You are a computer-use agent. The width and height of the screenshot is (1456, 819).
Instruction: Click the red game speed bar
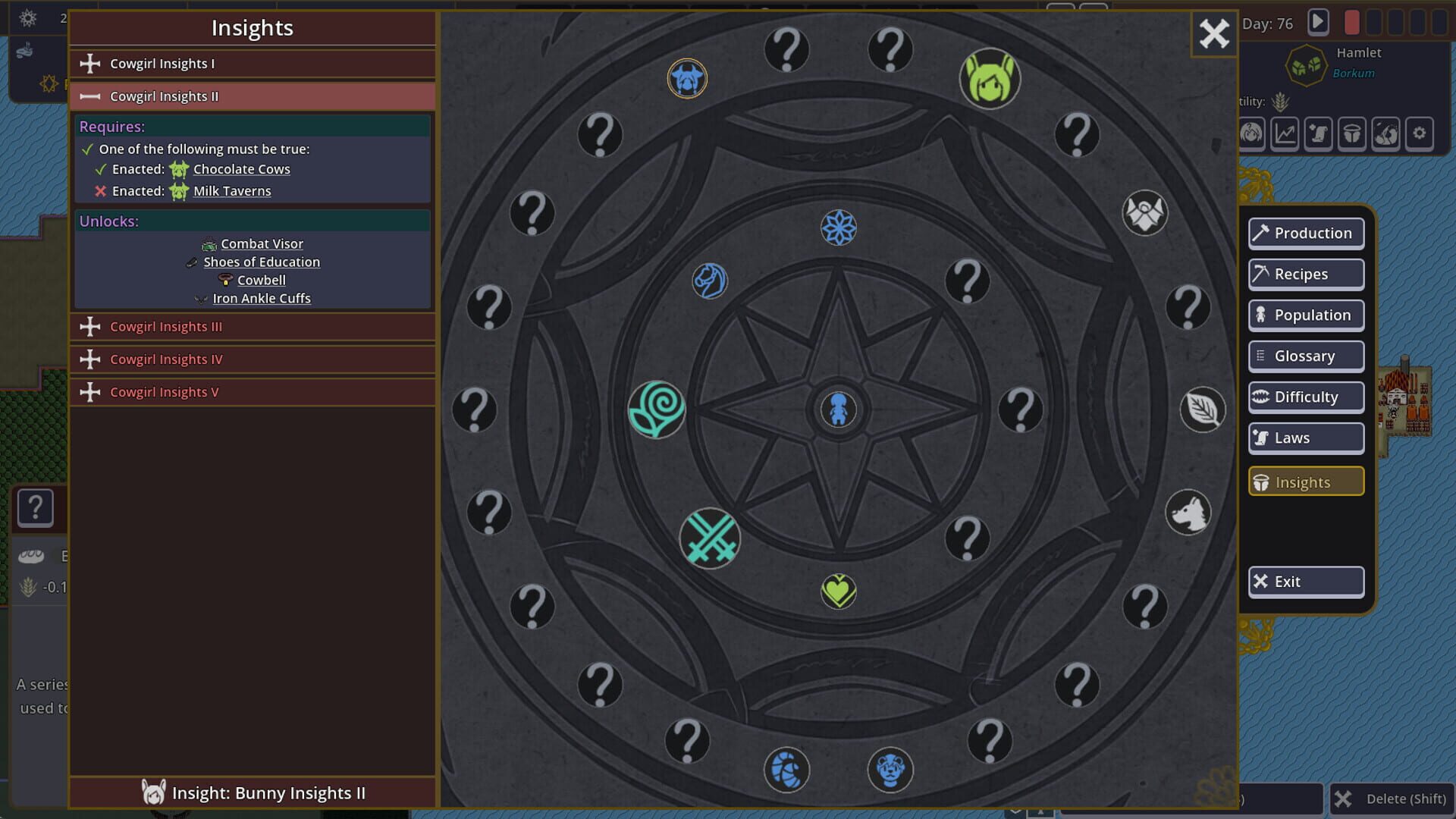[x=1352, y=23]
